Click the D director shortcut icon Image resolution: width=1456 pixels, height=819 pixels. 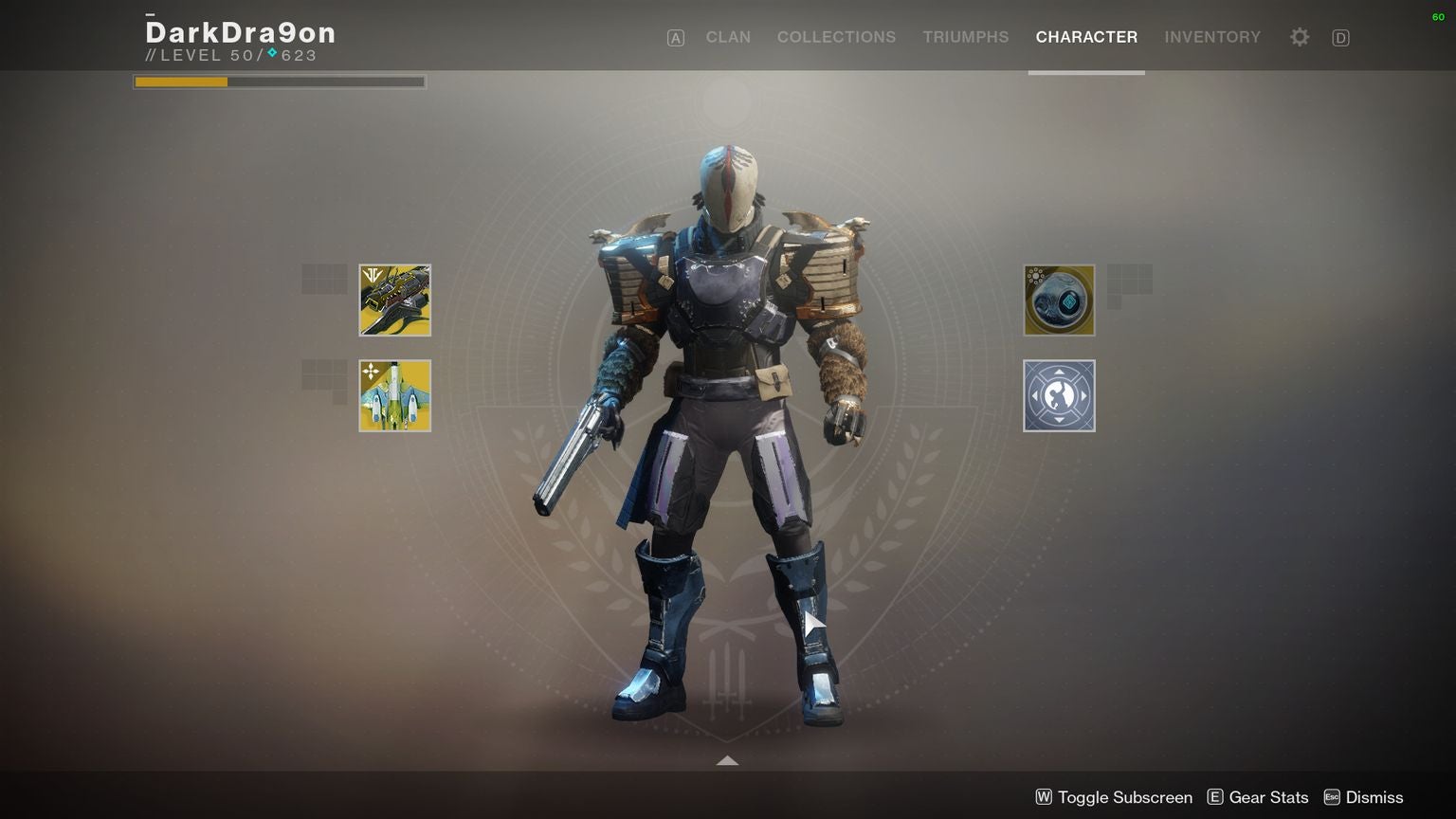pos(1340,37)
